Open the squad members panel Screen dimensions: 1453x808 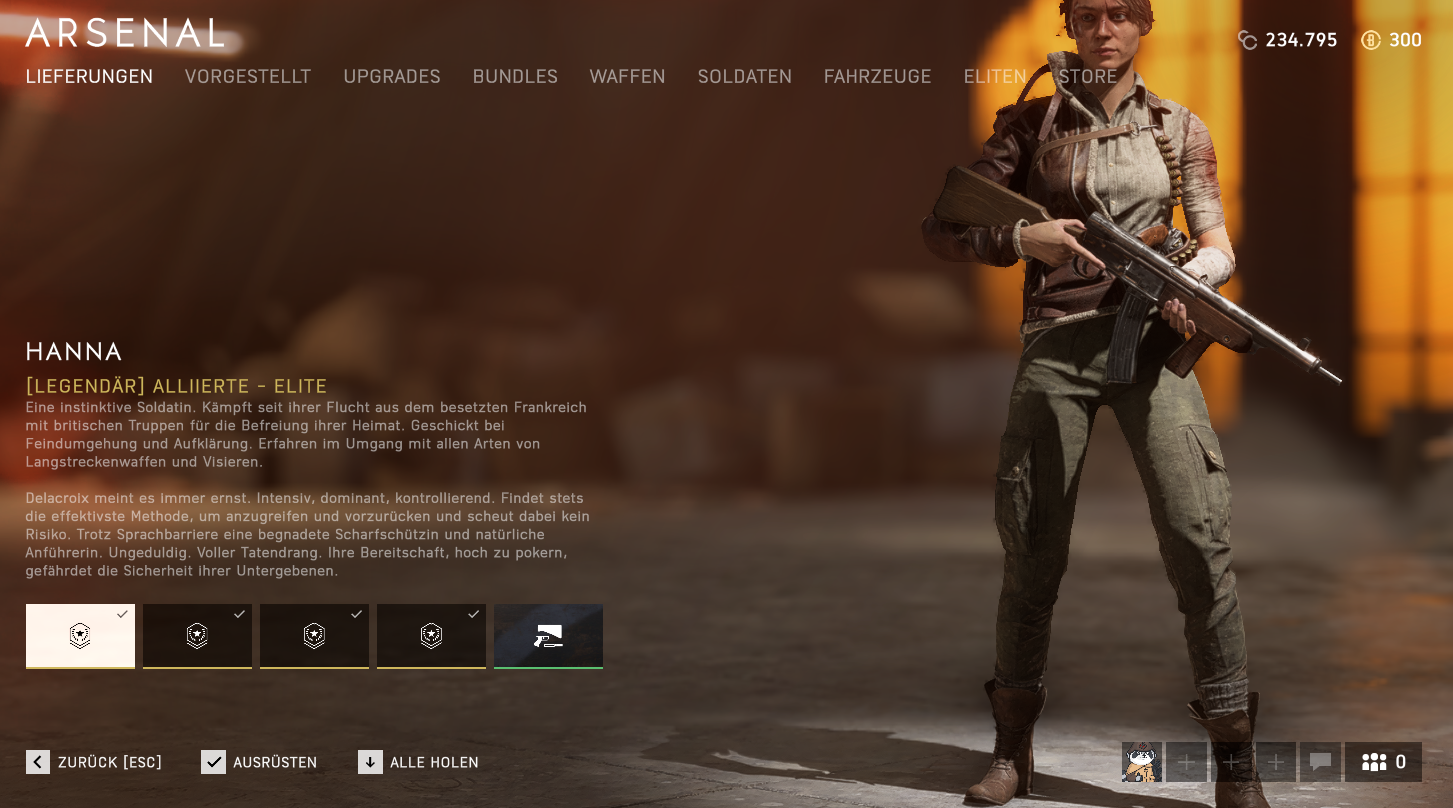[x=1384, y=762]
